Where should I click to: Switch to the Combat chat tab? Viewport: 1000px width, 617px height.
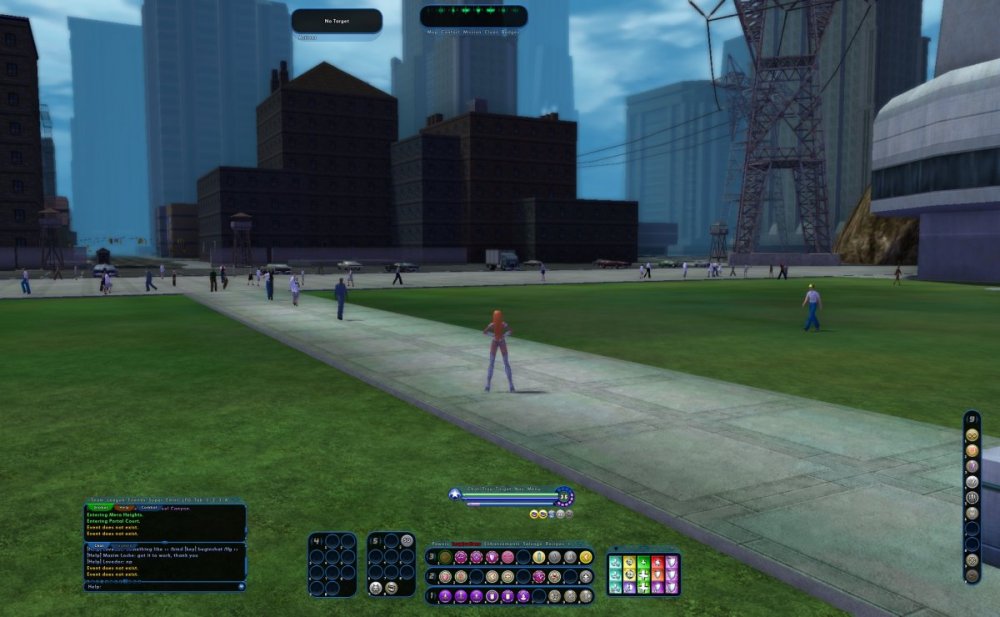149,507
